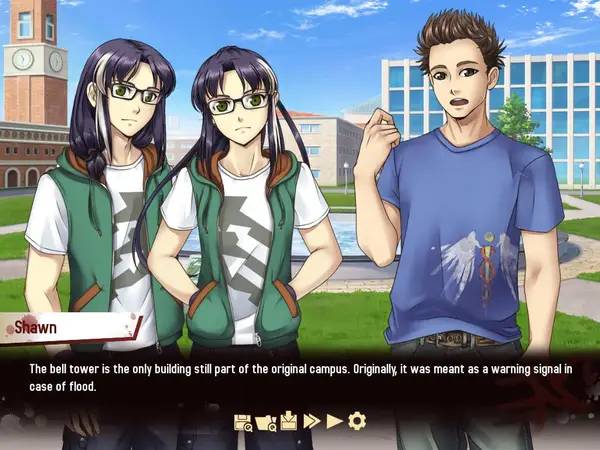
Task: Click the quick save floppy disk icon
Action: tap(243, 421)
